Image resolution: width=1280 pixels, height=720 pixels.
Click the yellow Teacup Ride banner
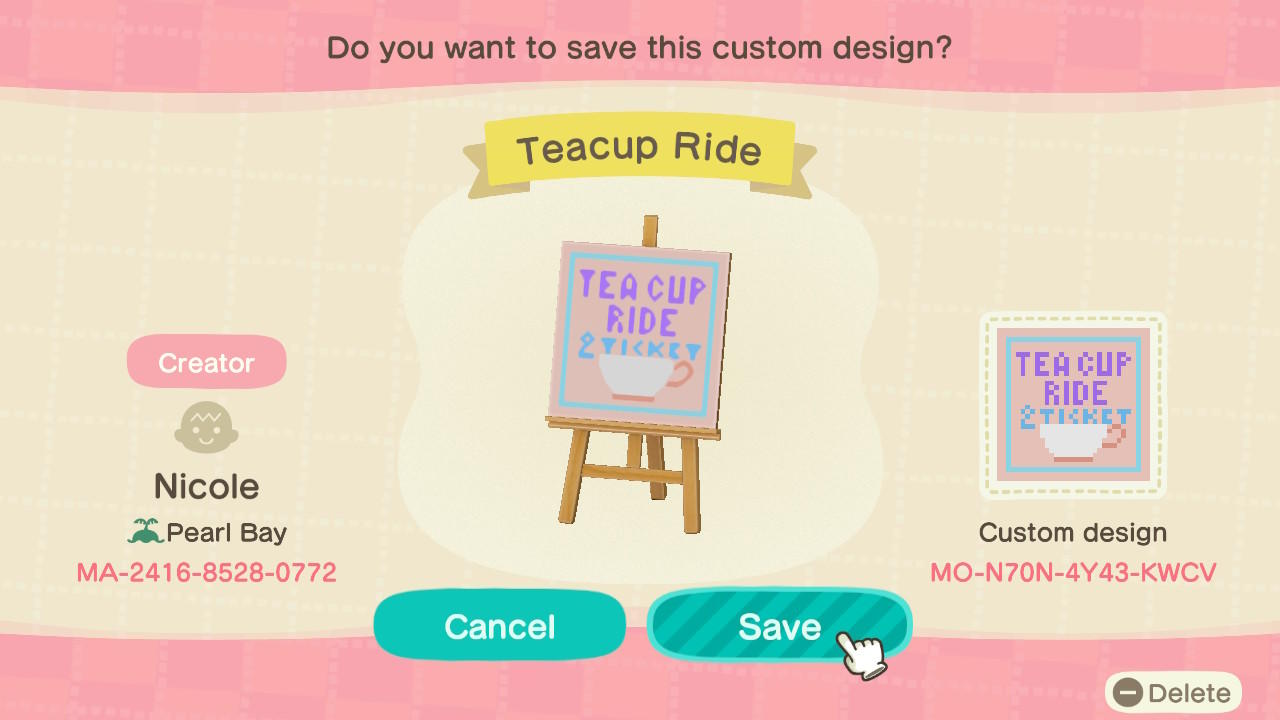click(640, 150)
